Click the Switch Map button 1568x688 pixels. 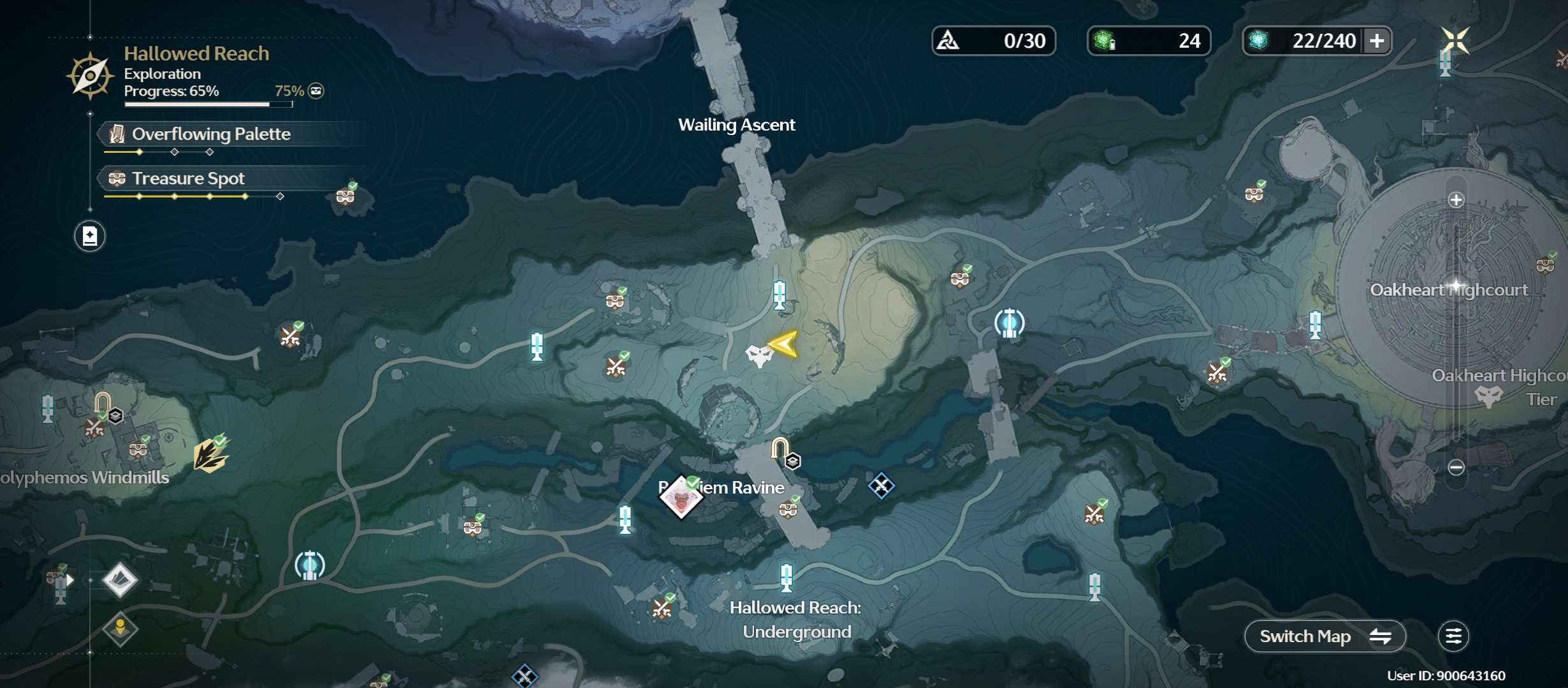click(1325, 636)
